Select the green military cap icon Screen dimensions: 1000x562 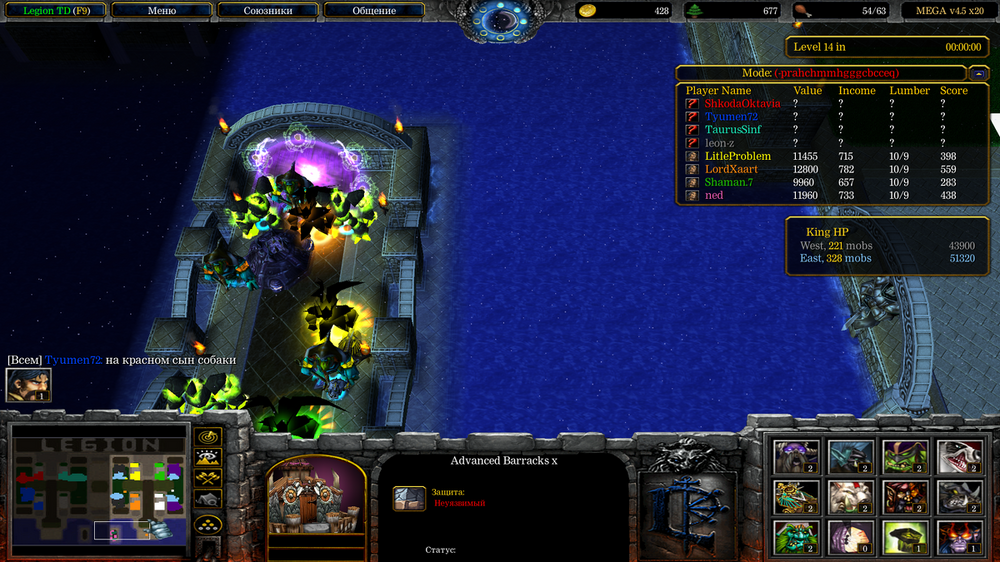[x=904, y=537]
